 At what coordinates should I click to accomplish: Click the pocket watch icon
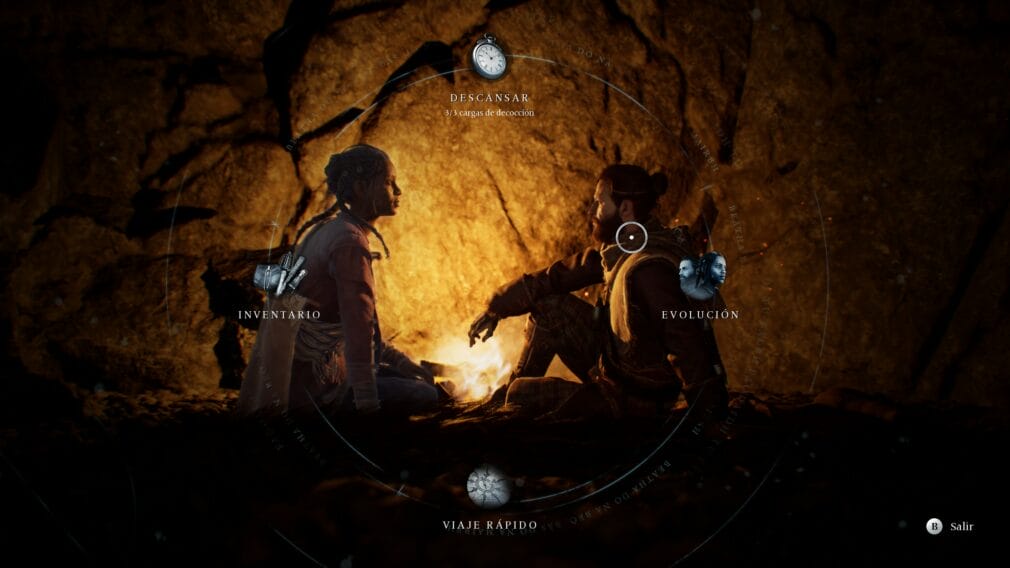(x=489, y=58)
